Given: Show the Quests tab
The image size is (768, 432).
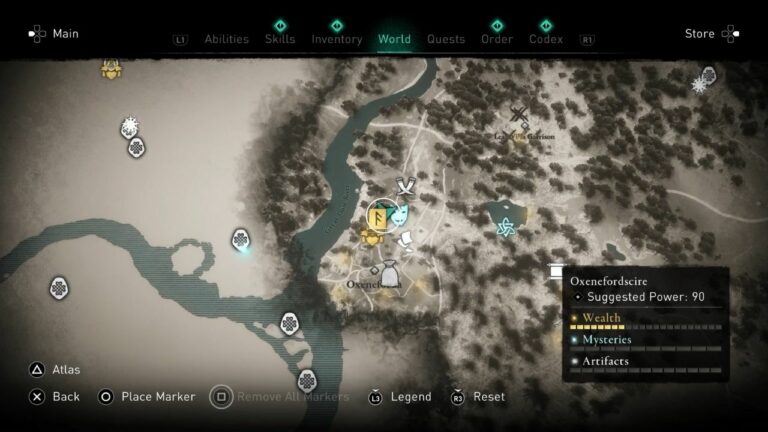Looking at the screenshot, I should (446, 39).
